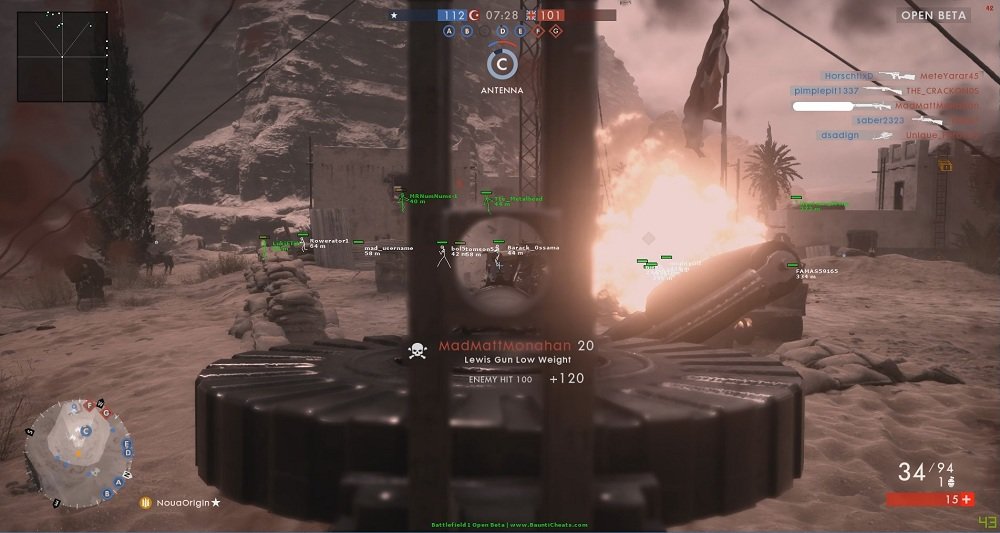Click the C marker on the minimap
This screenshot has height=533, width=1000.
[x=86, y=432]
